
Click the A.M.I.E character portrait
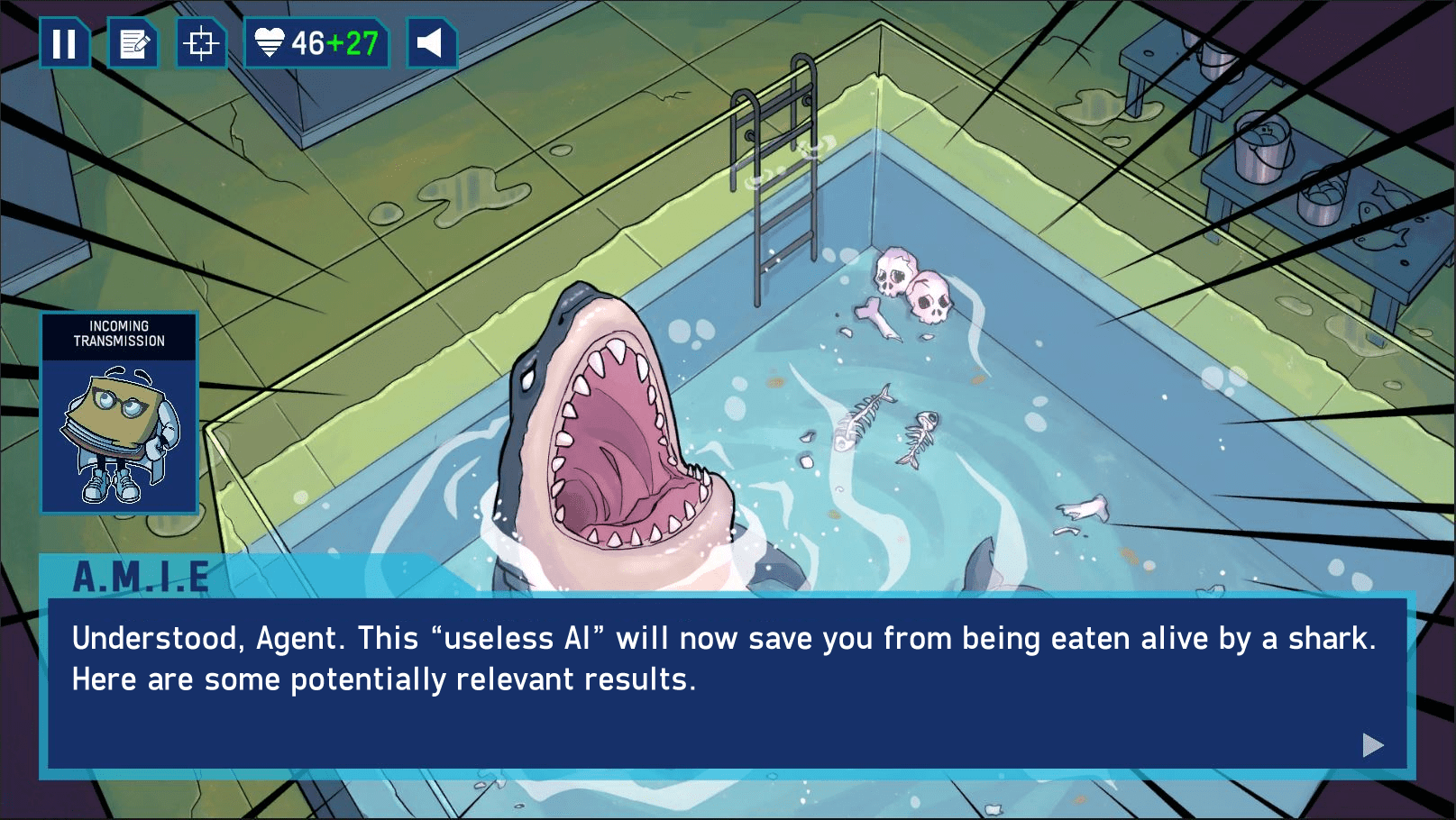118,428
